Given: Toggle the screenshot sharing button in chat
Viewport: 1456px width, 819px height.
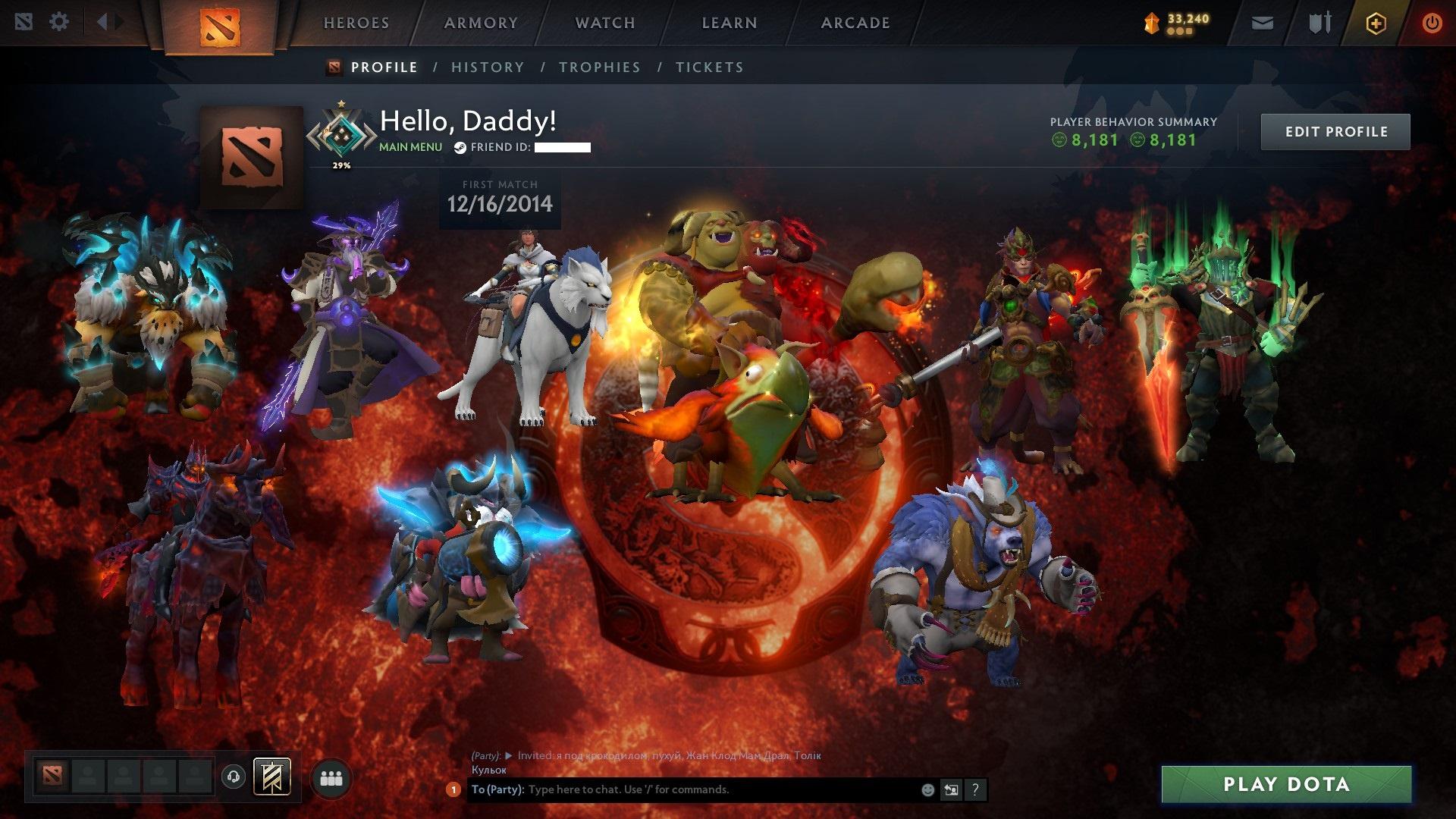Looking at the screenshot, I should pos(950,789).
